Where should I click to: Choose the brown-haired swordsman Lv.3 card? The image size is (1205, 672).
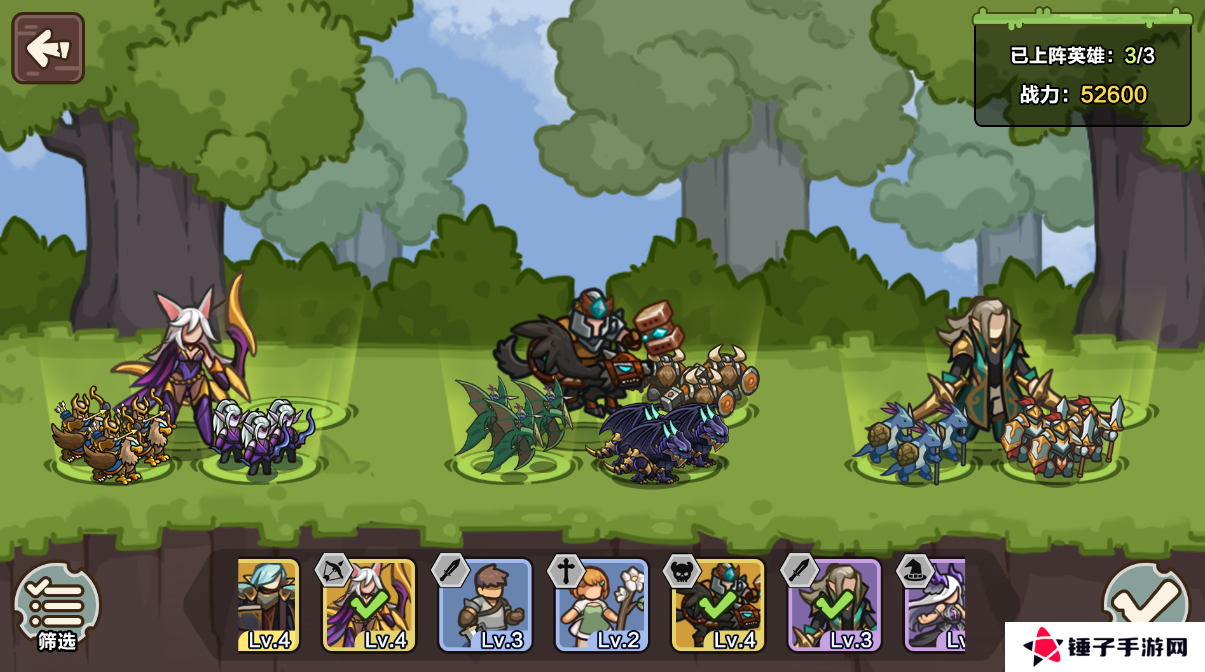[x=486, y=606]
